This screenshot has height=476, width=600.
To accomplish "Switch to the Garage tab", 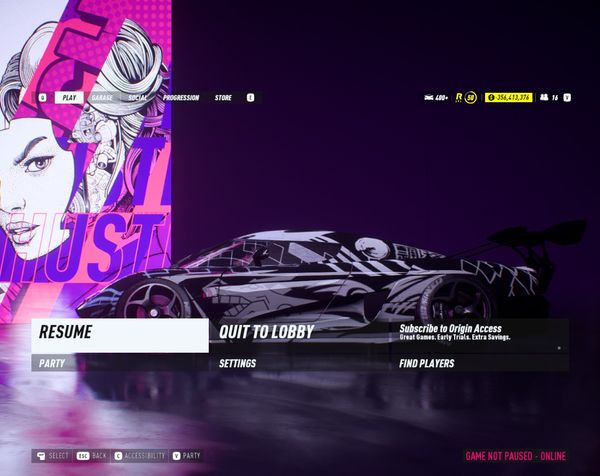I will point(101,98).
